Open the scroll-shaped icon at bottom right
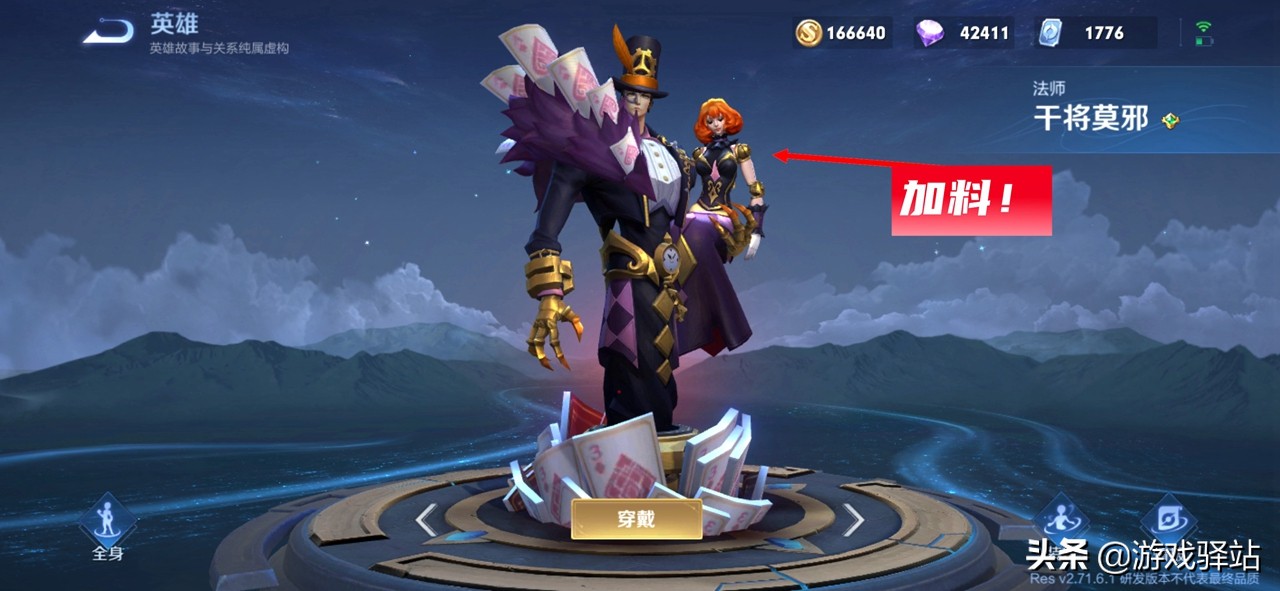The width and height of the screenshot is (1280, 591). pyautogui.click(x=1168, y=517)
